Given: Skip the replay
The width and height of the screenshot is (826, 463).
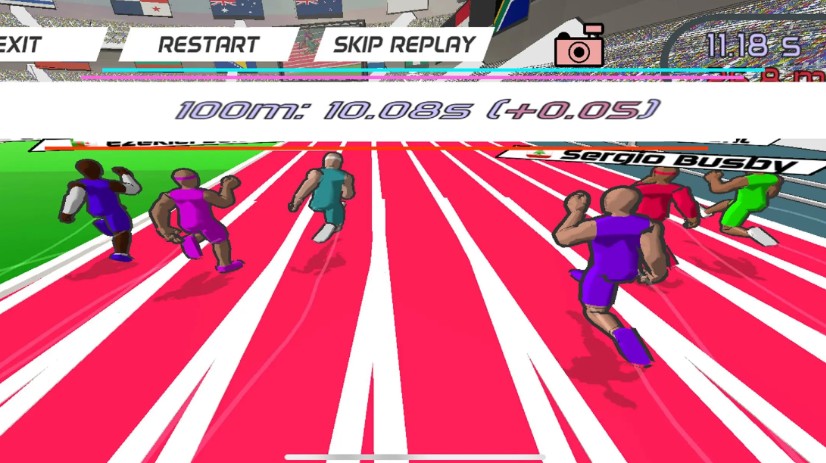Looking at the screenshot, I should tap(403, 45).
